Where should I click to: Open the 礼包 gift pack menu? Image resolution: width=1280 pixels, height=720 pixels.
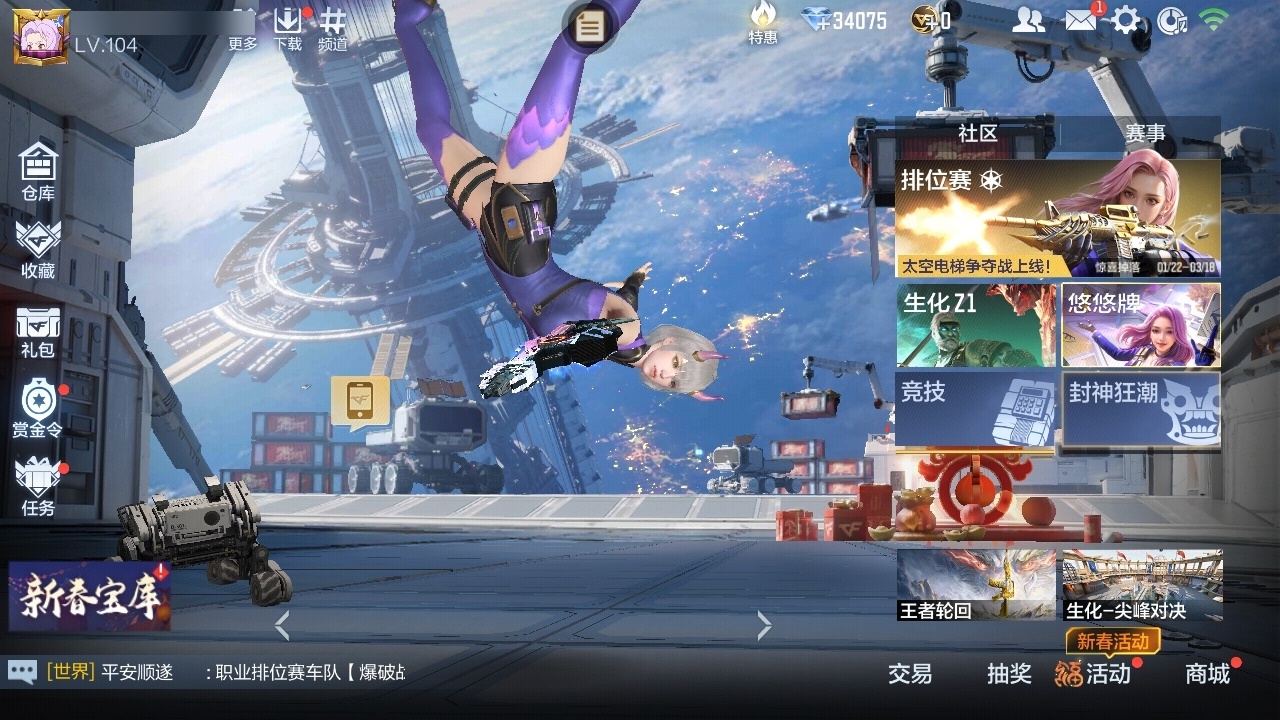[x=38, y=332]
